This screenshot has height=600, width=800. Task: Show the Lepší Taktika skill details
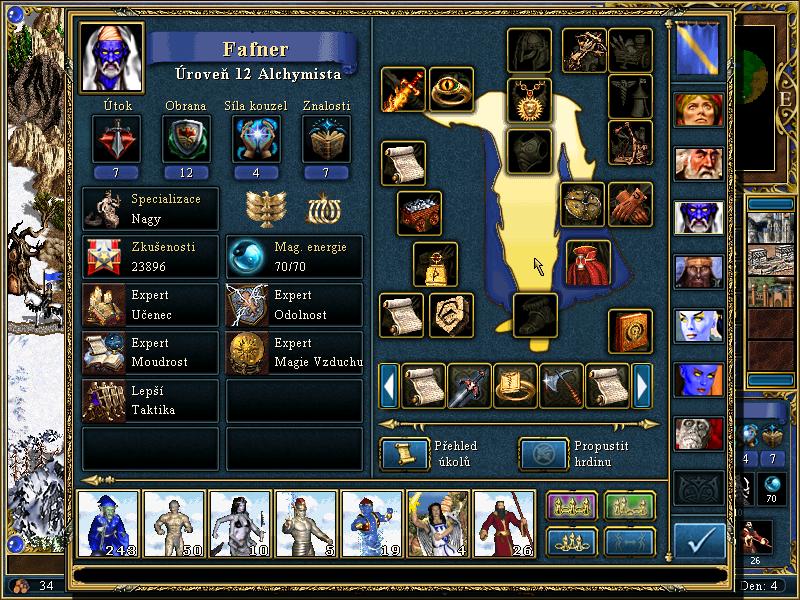click(x=150, y=401)
